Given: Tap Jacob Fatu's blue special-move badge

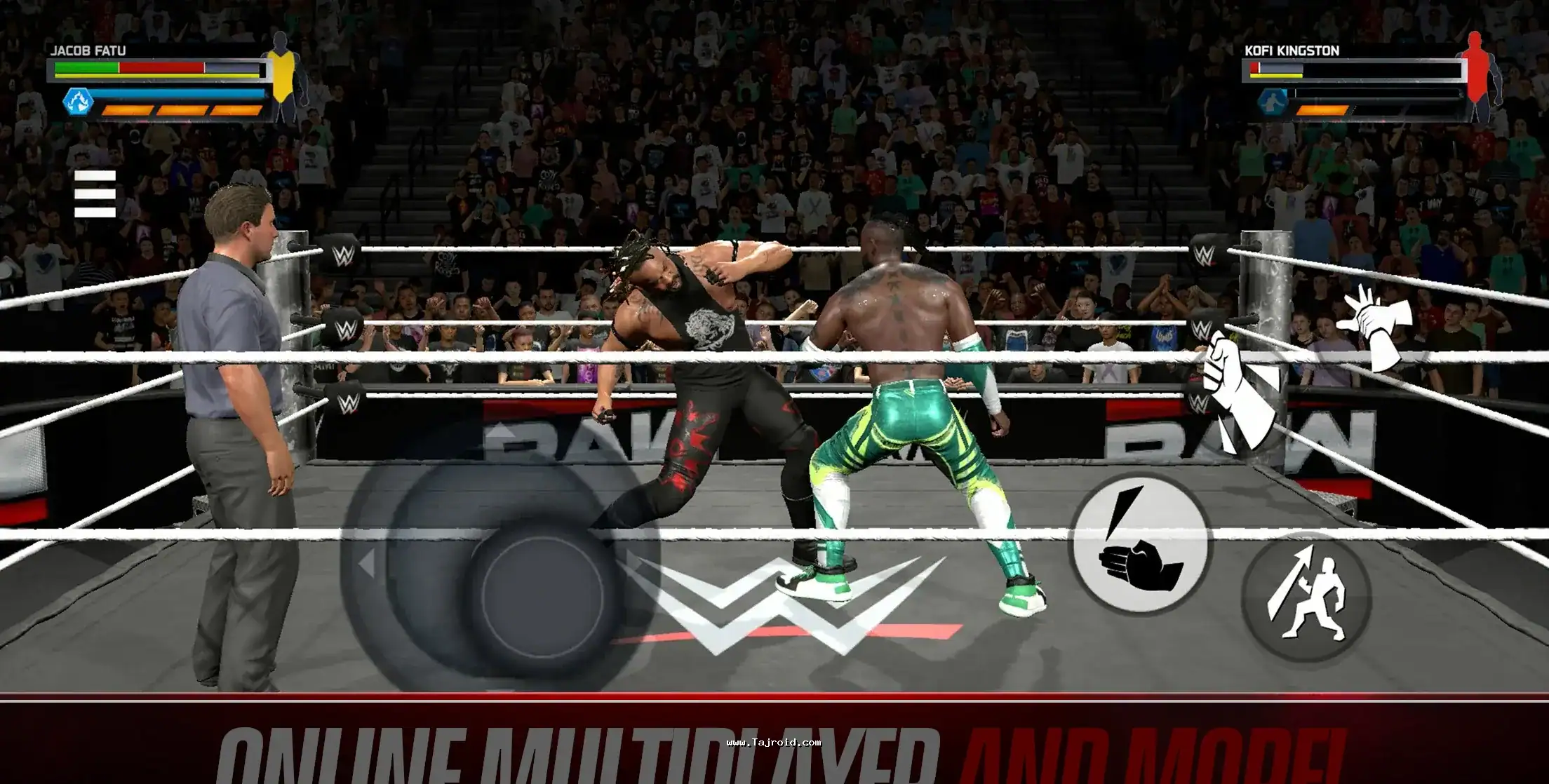Looking at the screenshot, I should 78,102.
